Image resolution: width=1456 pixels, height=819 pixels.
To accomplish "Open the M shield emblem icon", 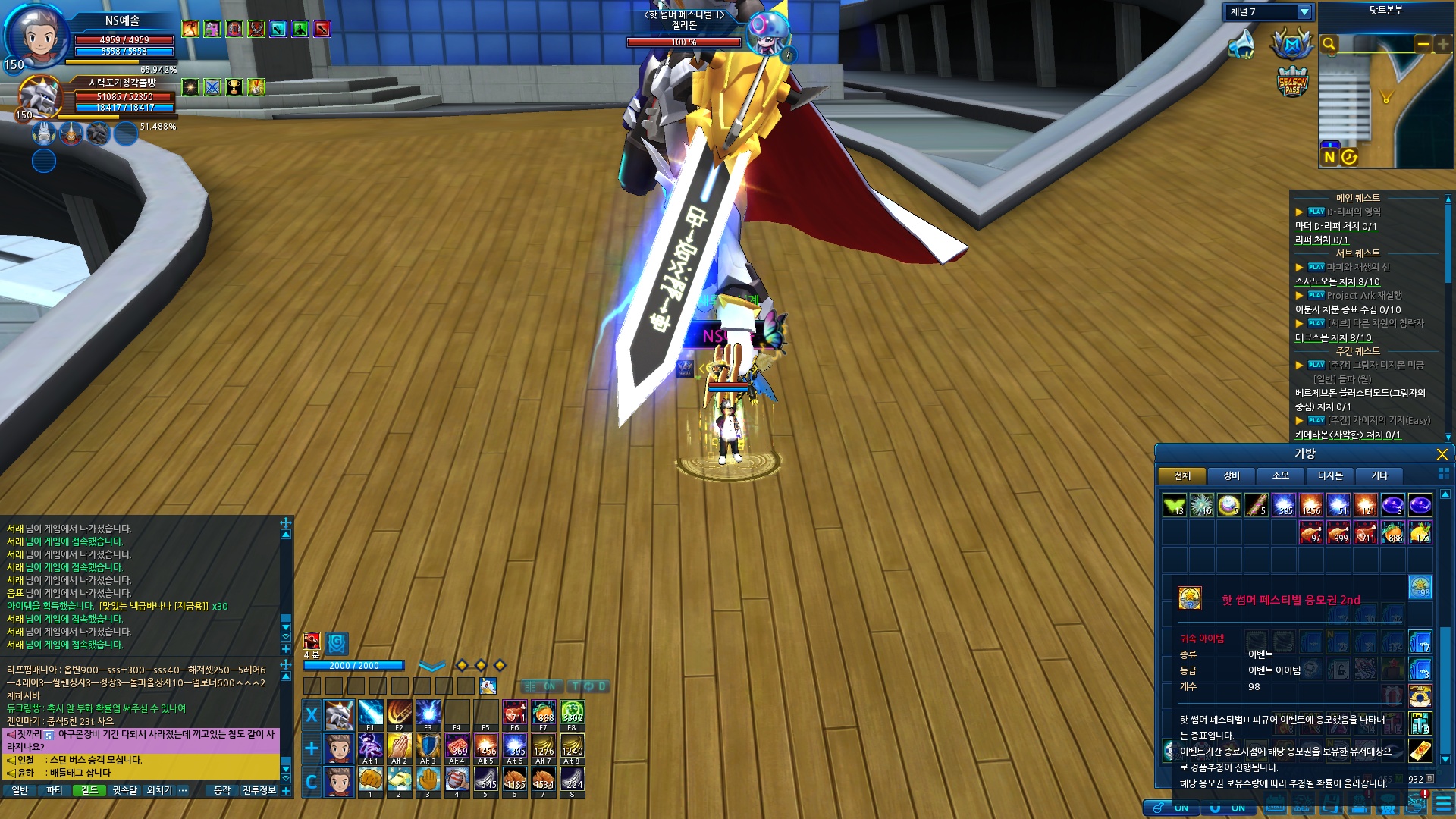I will [x=1292, y=45].
